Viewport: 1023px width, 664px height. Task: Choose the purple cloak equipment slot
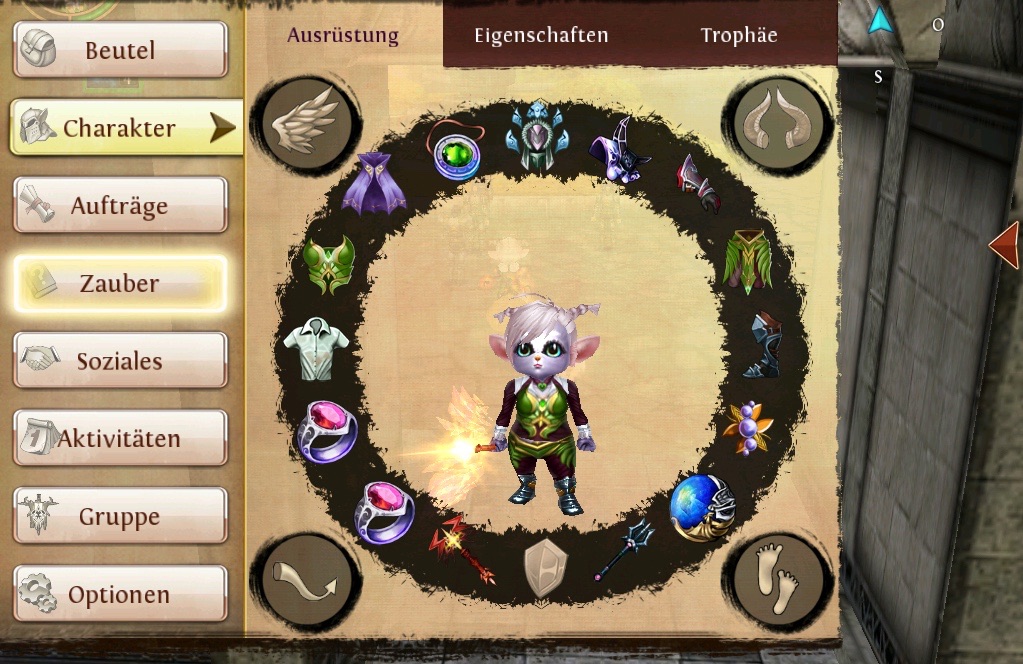(373, 182)
